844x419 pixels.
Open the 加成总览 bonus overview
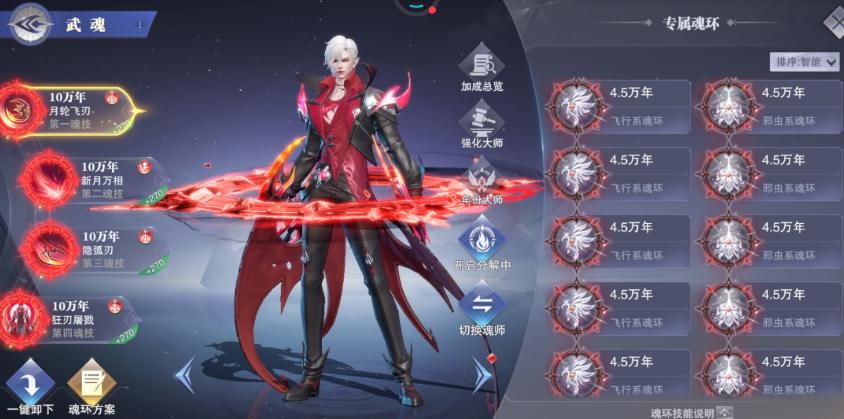point(482,68)
